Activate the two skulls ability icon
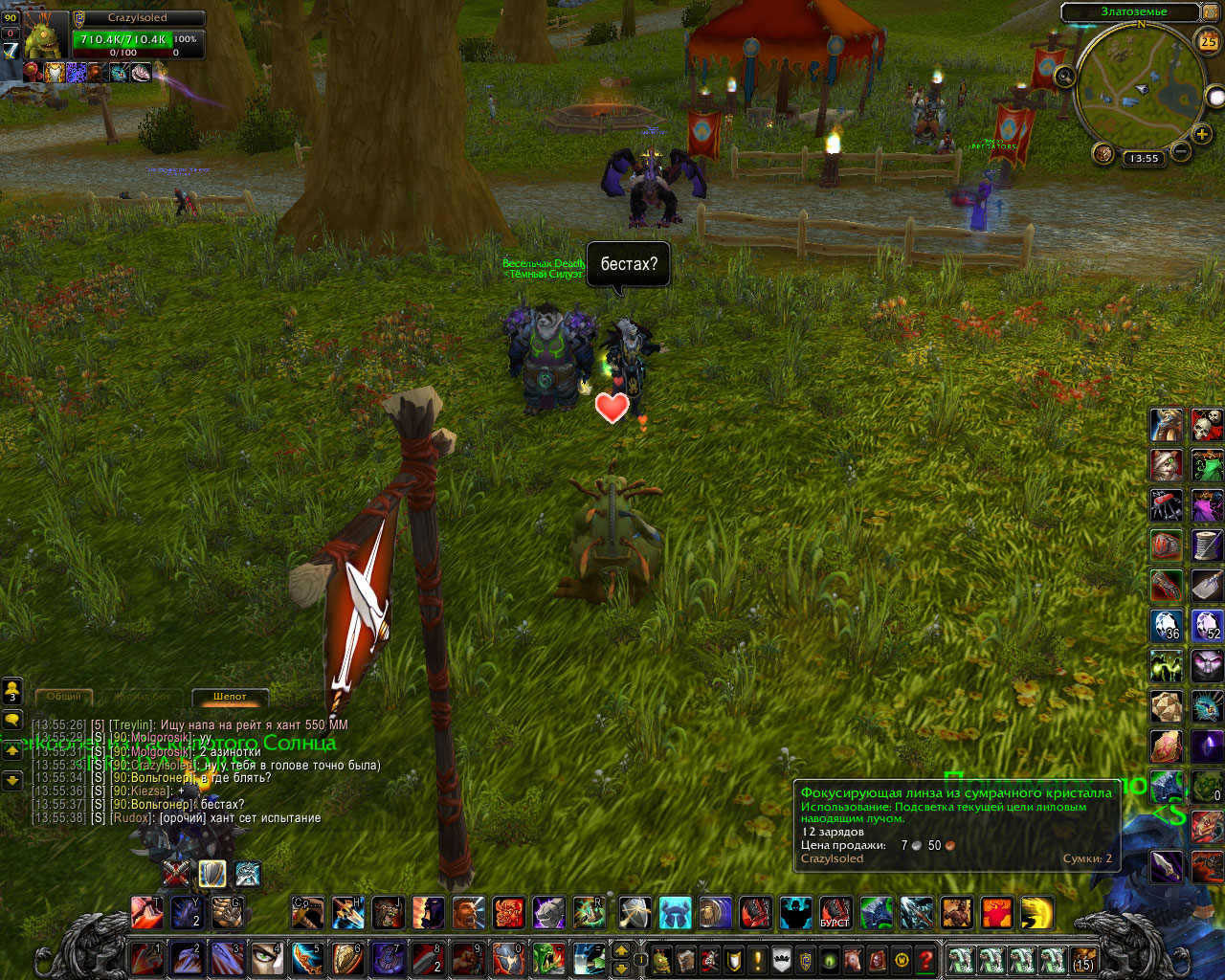The width and height of the screenshot is (1225, 980). click(x=1207, y=424)
